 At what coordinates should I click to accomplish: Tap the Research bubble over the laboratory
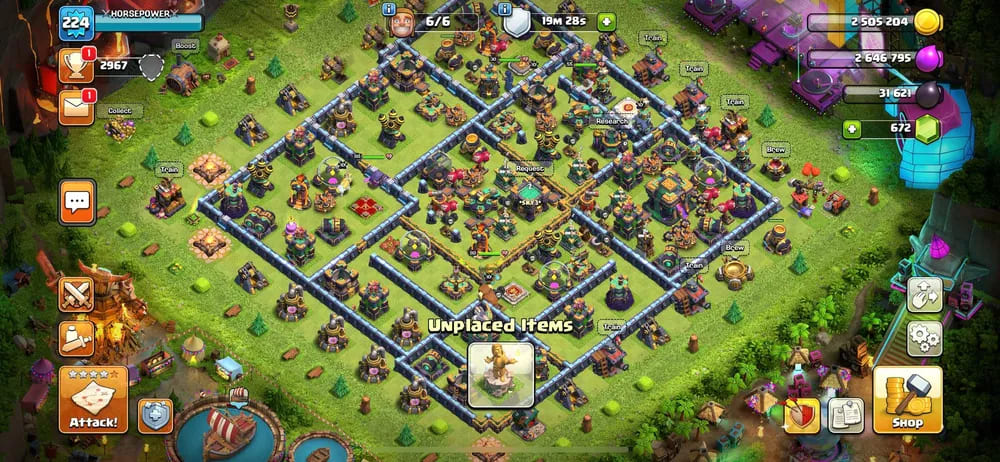click(x=611, y=121)
